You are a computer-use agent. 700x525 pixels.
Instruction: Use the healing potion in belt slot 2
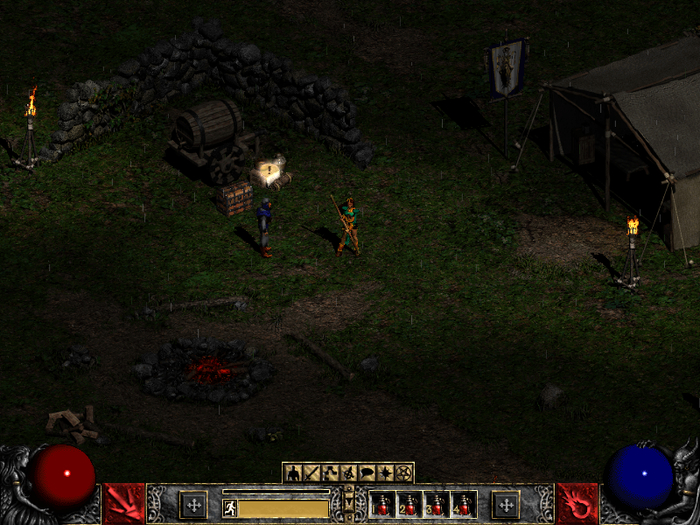click(x=411, y=504)
